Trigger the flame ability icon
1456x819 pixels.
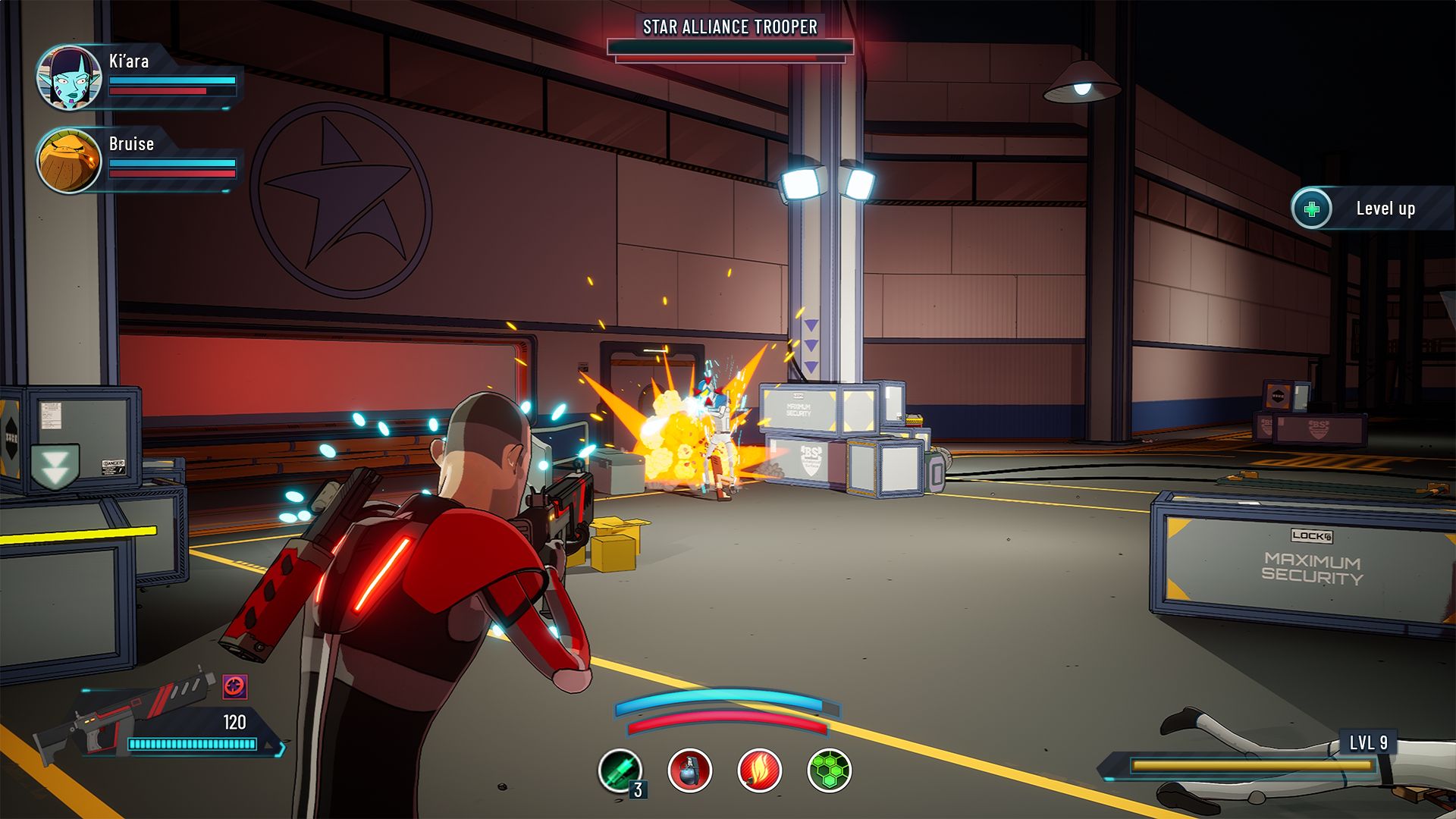(x=759, y=770)
